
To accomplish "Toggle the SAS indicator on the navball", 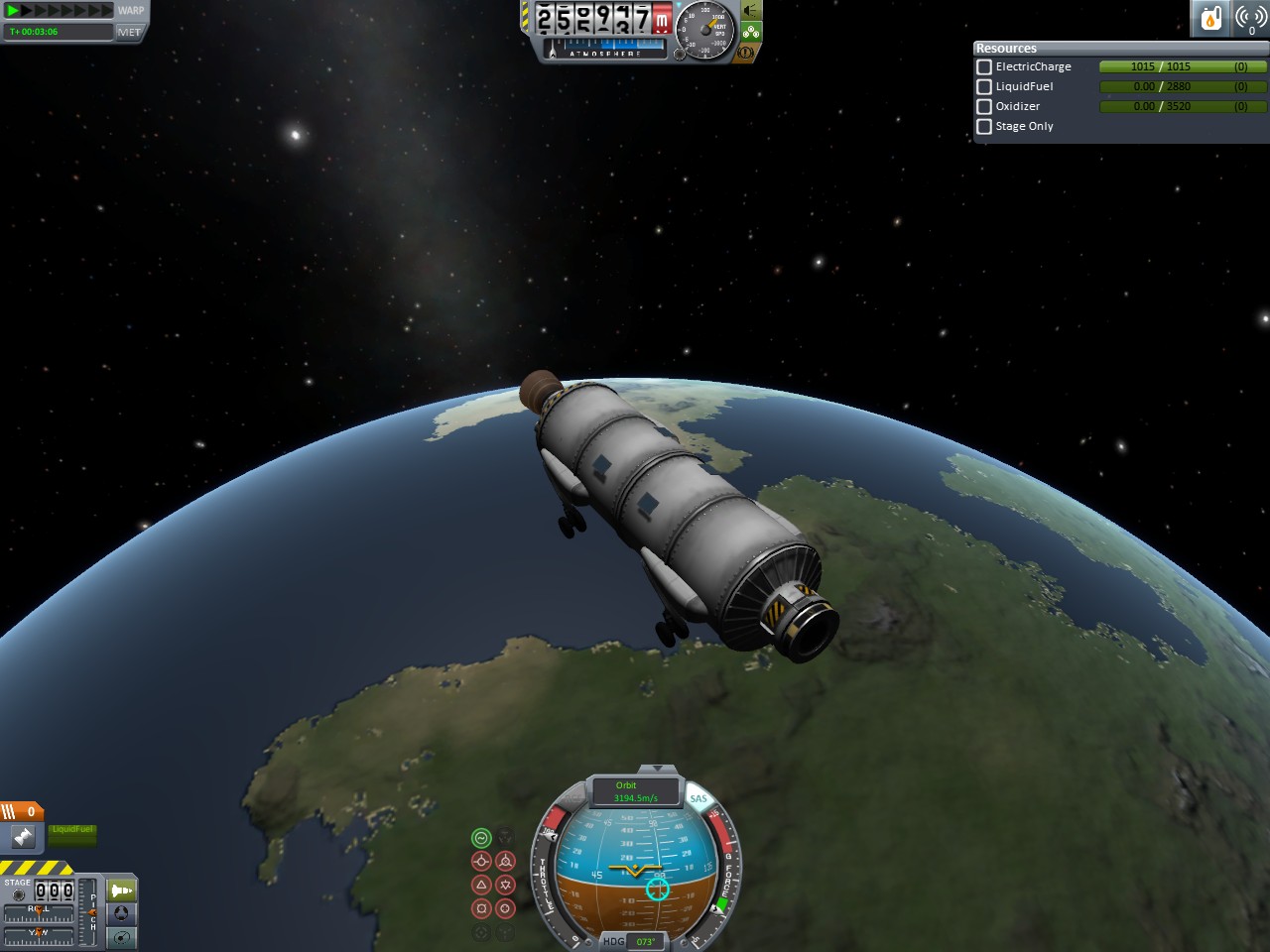I will 698,798.
